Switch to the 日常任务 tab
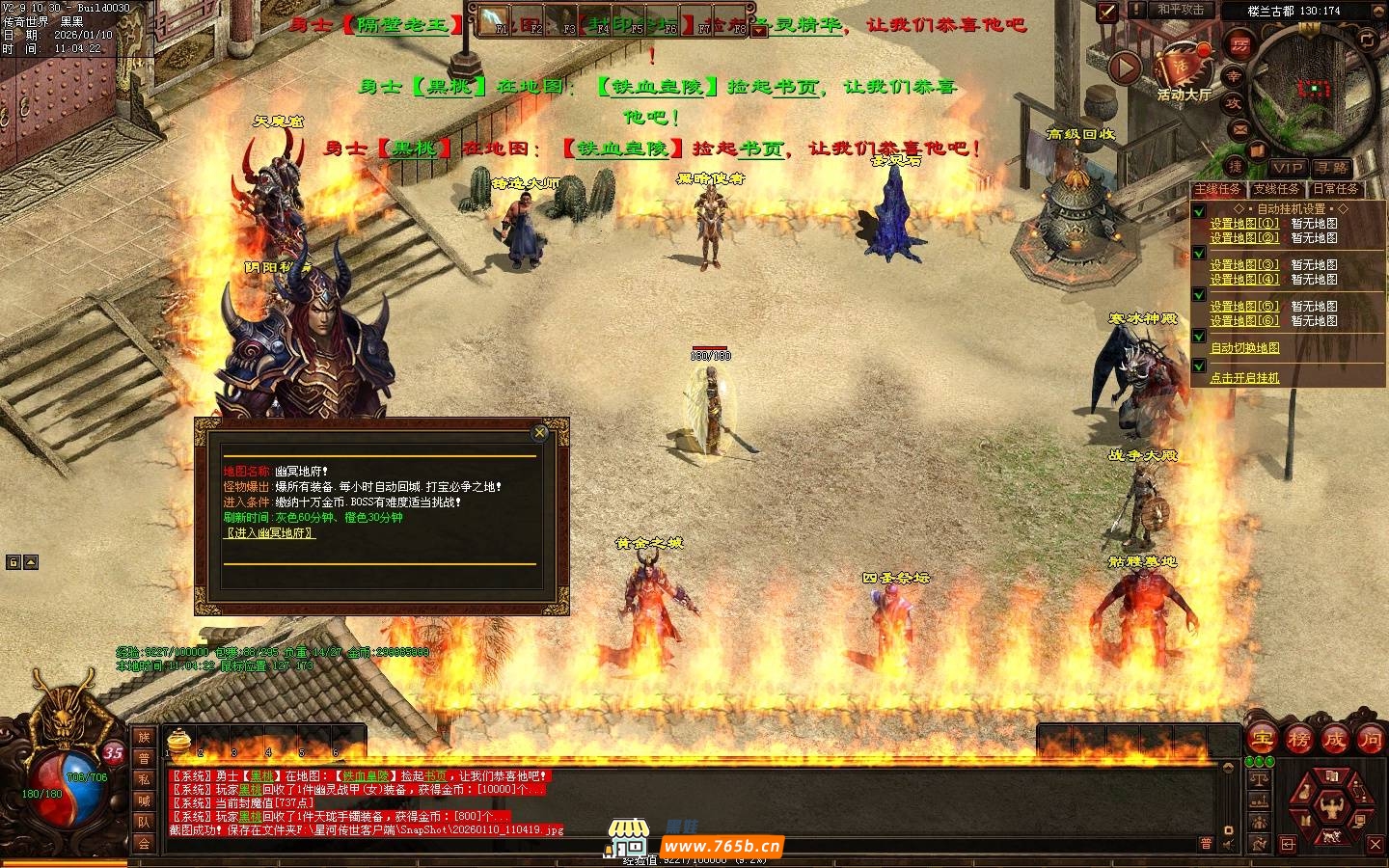 [1335, 189]
